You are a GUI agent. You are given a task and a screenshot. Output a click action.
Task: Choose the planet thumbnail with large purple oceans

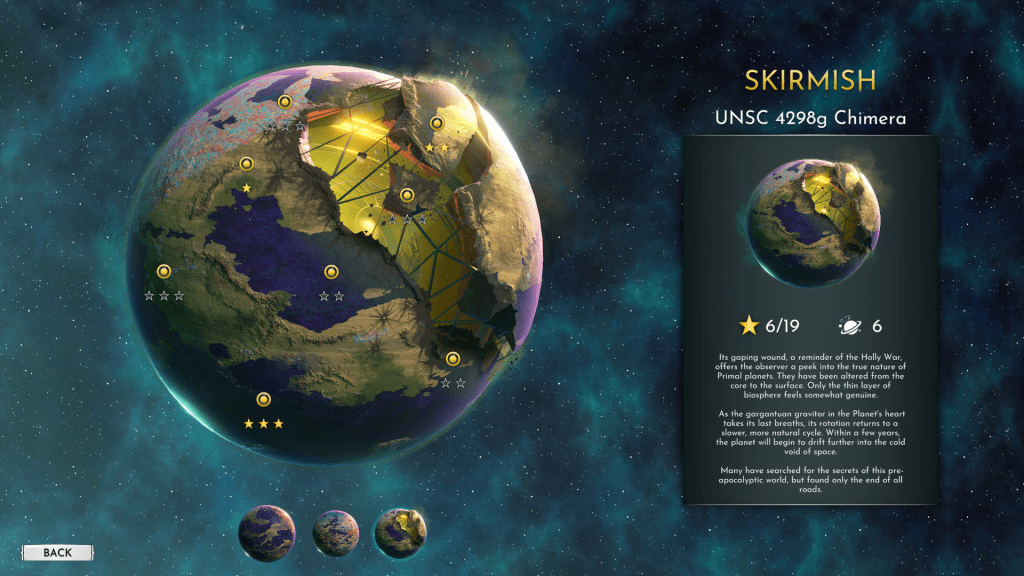point(267,533)
